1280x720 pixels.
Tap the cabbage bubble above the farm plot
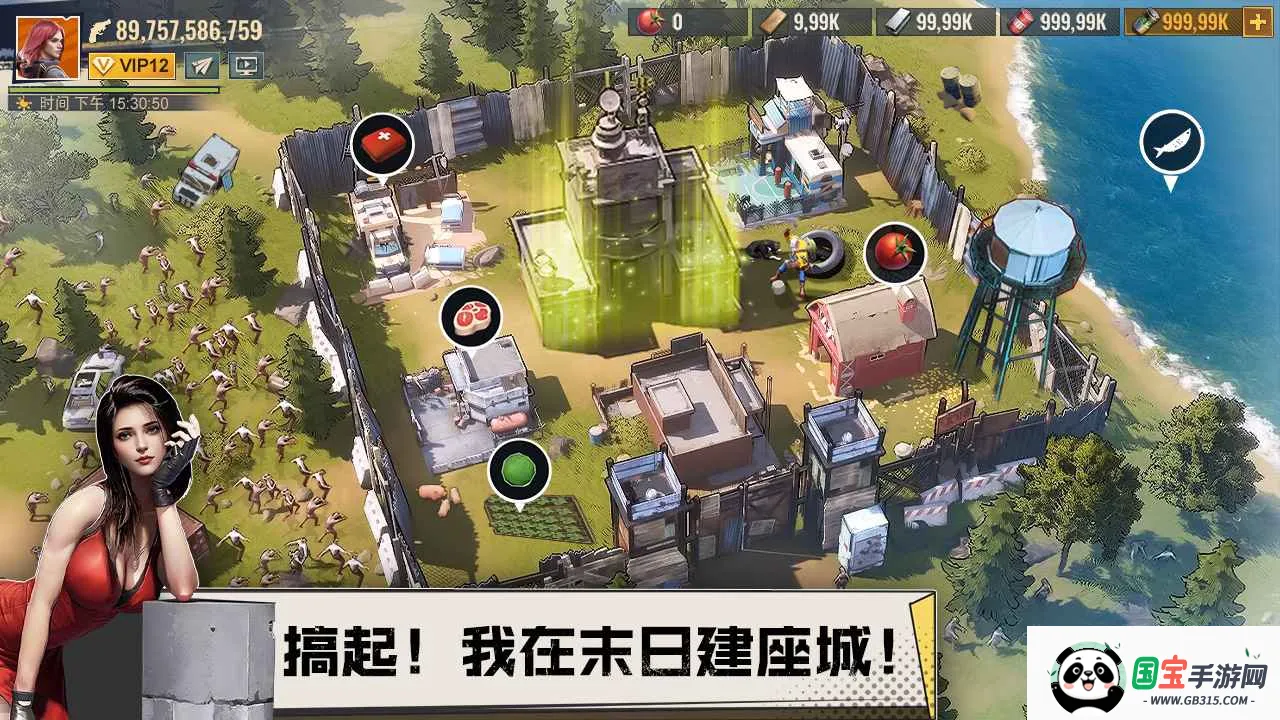[x=517, y=468]
